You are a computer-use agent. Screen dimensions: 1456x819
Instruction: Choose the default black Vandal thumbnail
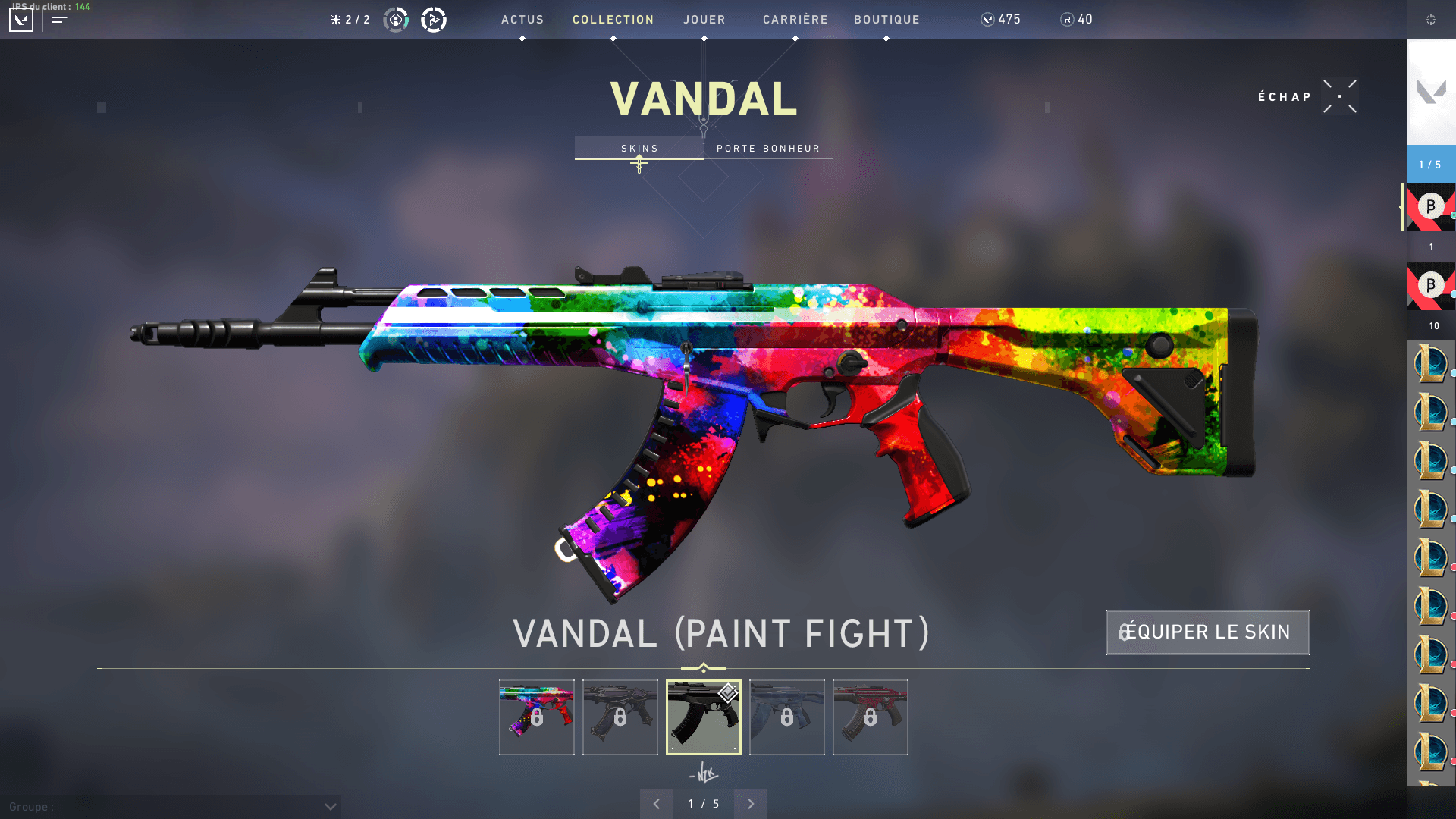(x=704, y=717)
